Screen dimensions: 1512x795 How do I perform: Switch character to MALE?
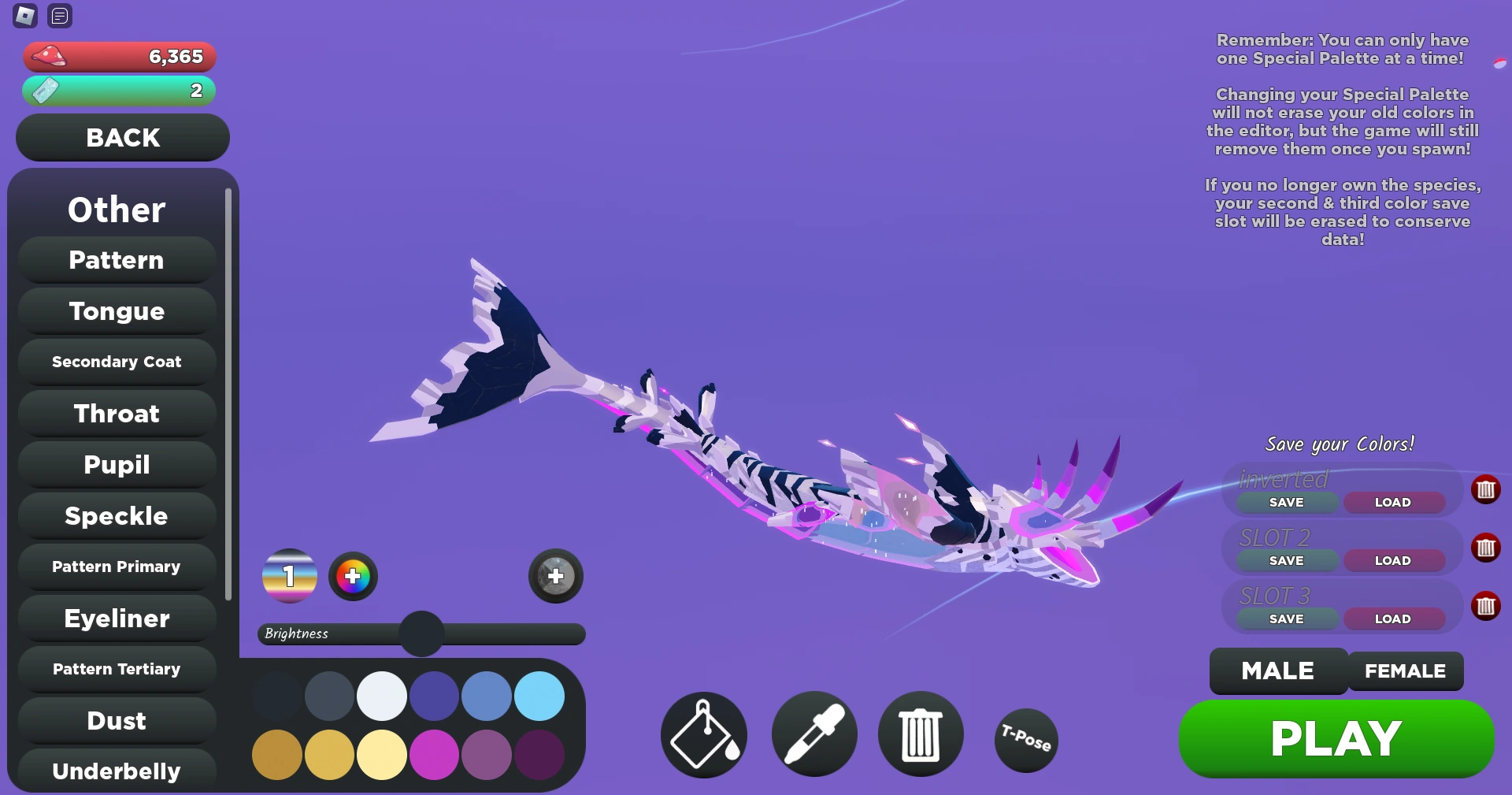1277,671
